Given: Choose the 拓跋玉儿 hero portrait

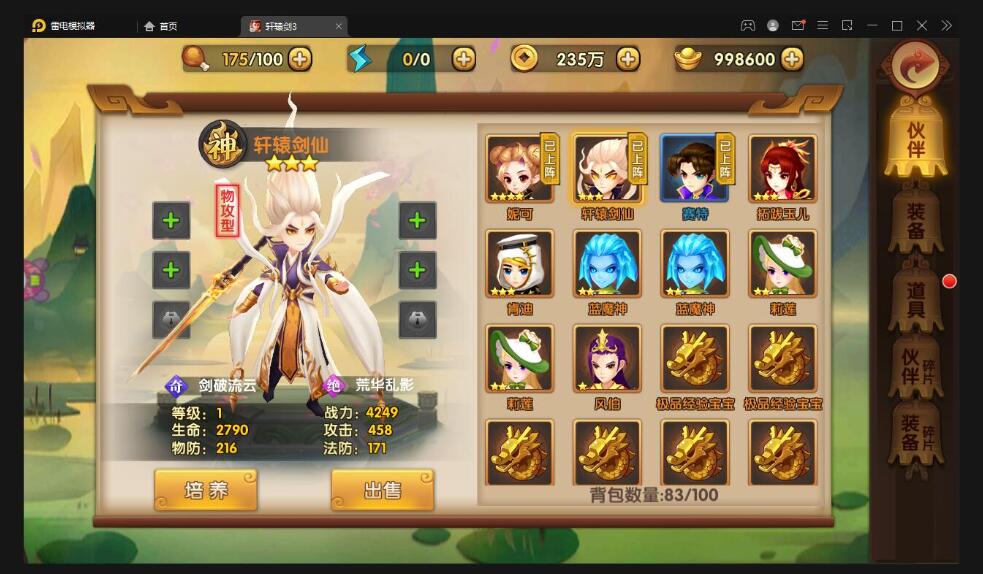Looking at the screenshot, I should [x=782, y=169].
